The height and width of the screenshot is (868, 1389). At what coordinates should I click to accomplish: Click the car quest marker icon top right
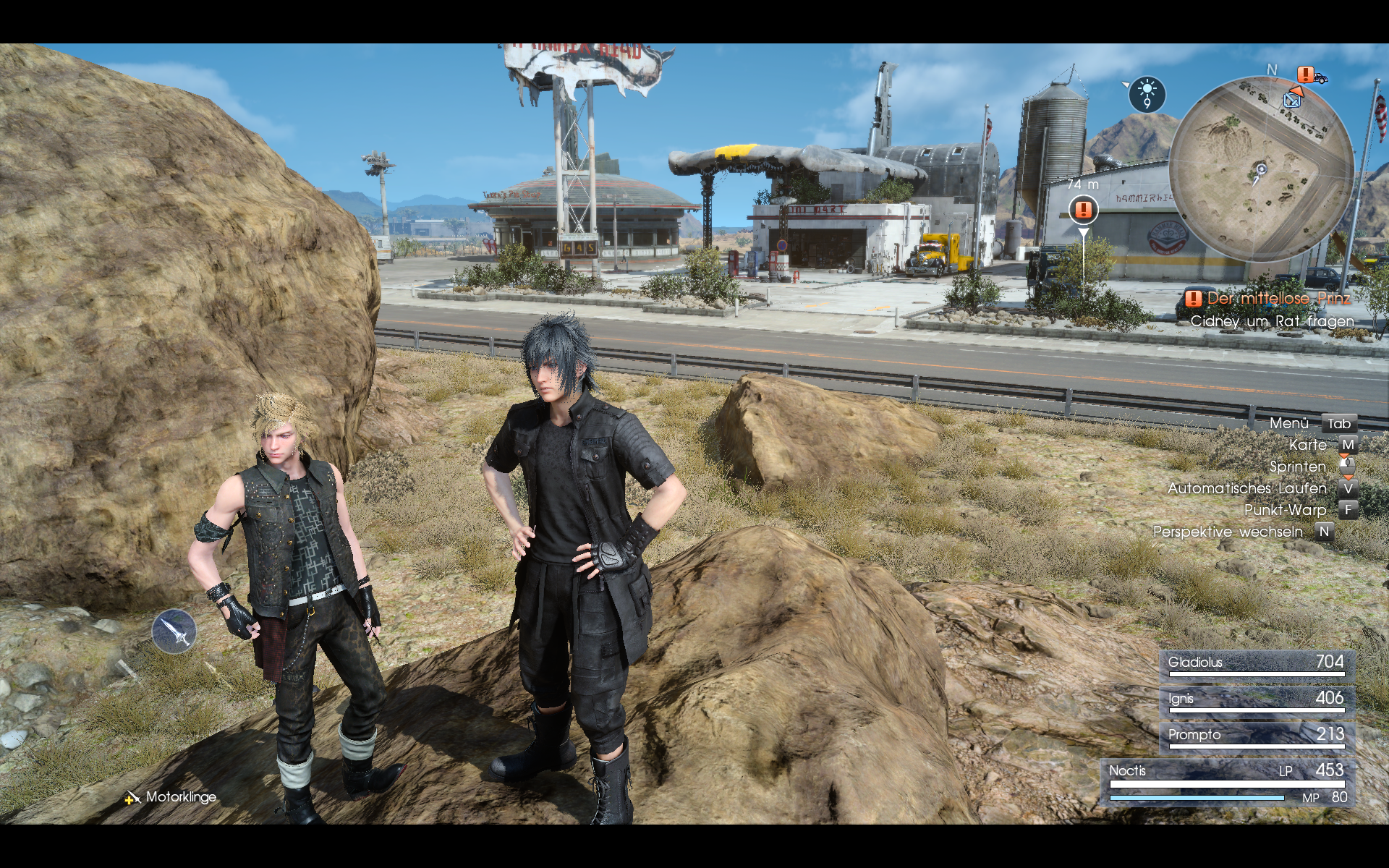tap(1320, 77)
